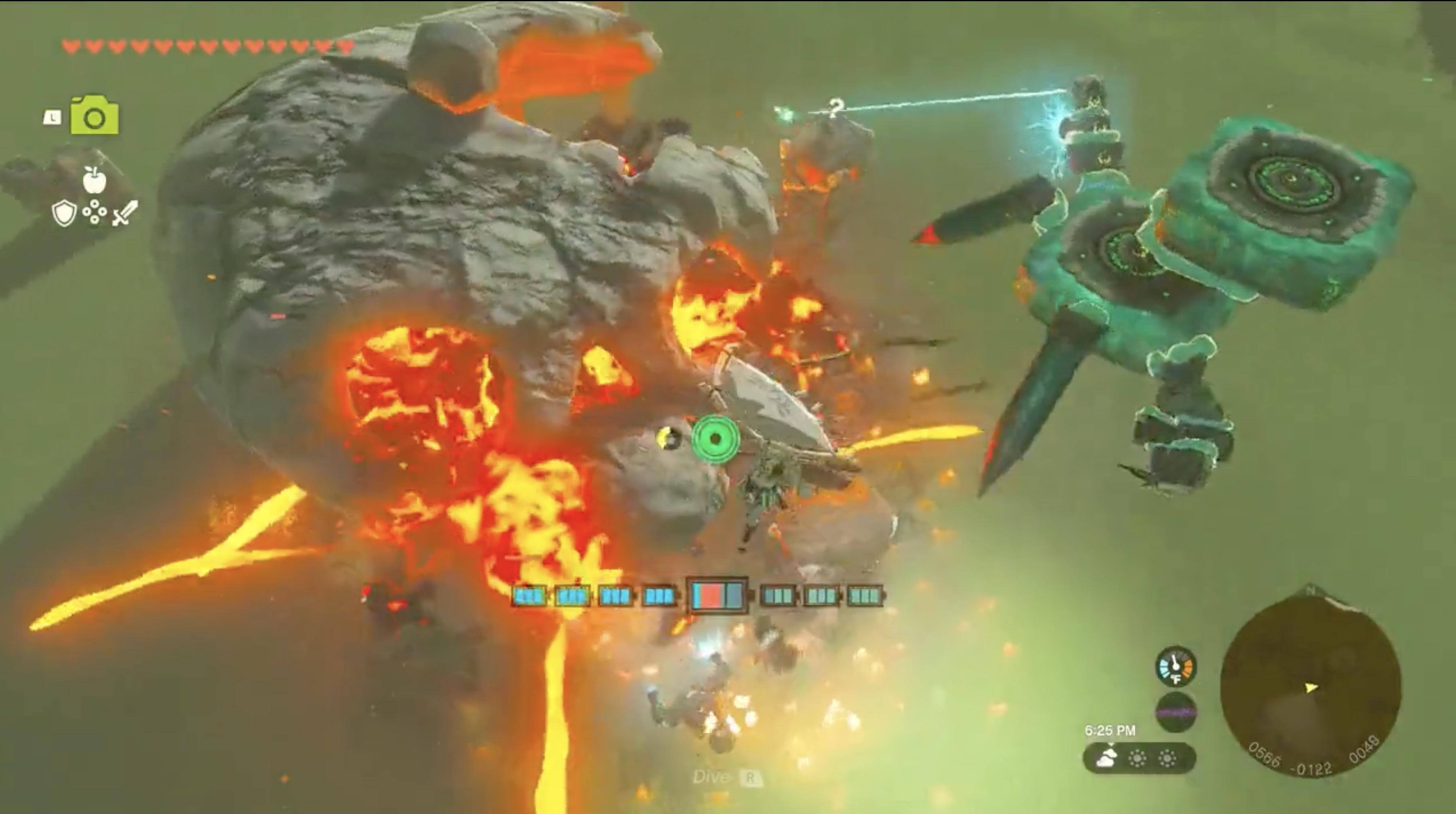Select the shield quick-swap icon
The height and width of the screenshot is (814, 1456).
click(x=63, y=214)
